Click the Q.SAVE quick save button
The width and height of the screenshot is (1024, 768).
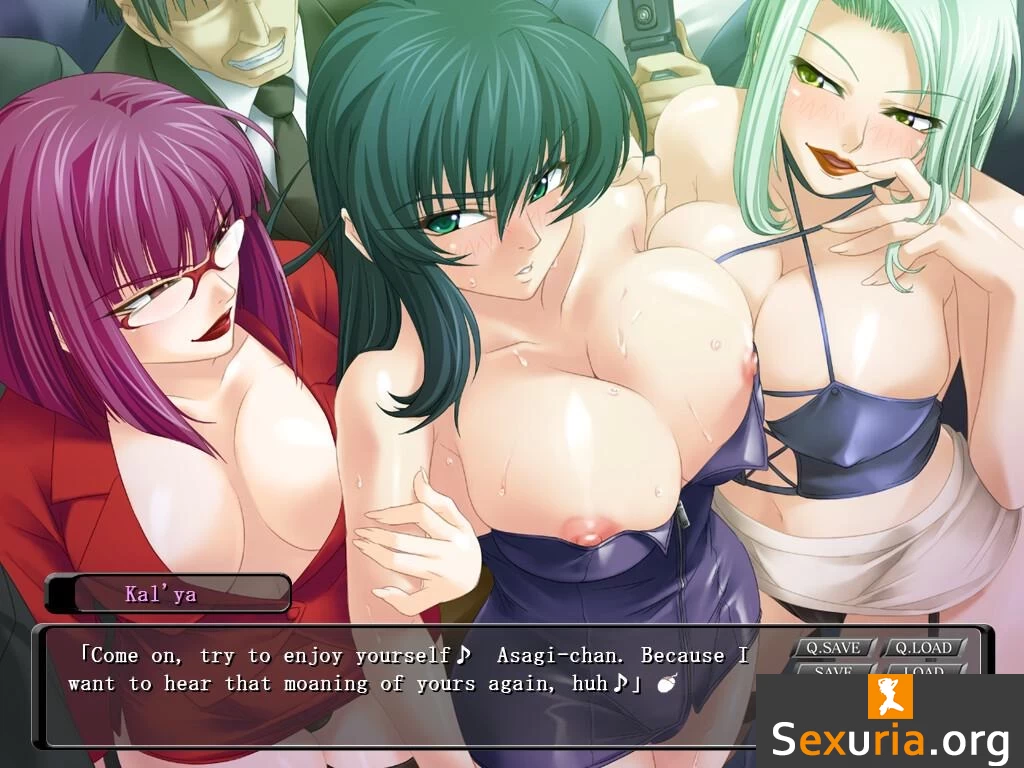click(x=833, y=648)
